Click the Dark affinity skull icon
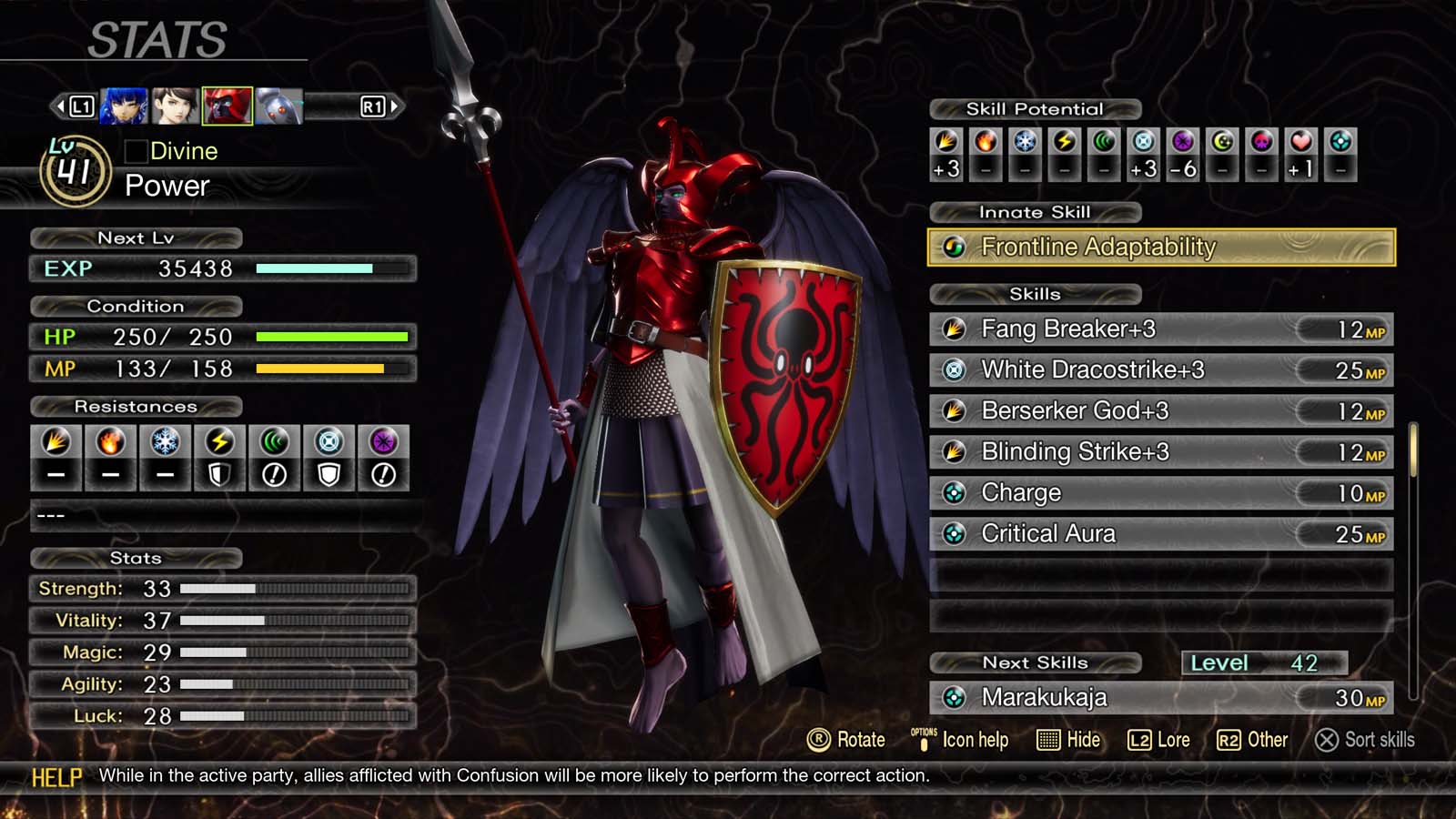 coord(1260,143)
